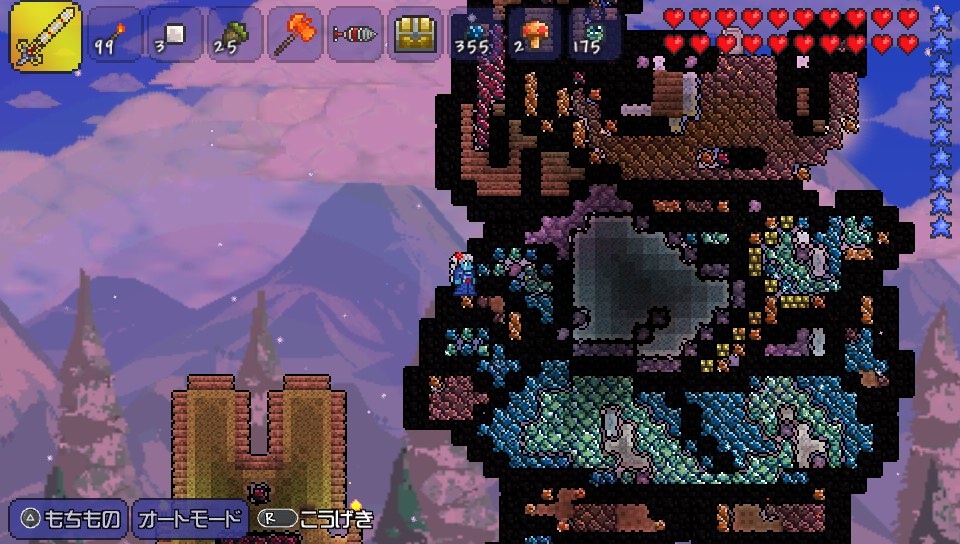Screen dimensions: 960x544
Task: Choose the green item stack of 175
Action: 595,35
